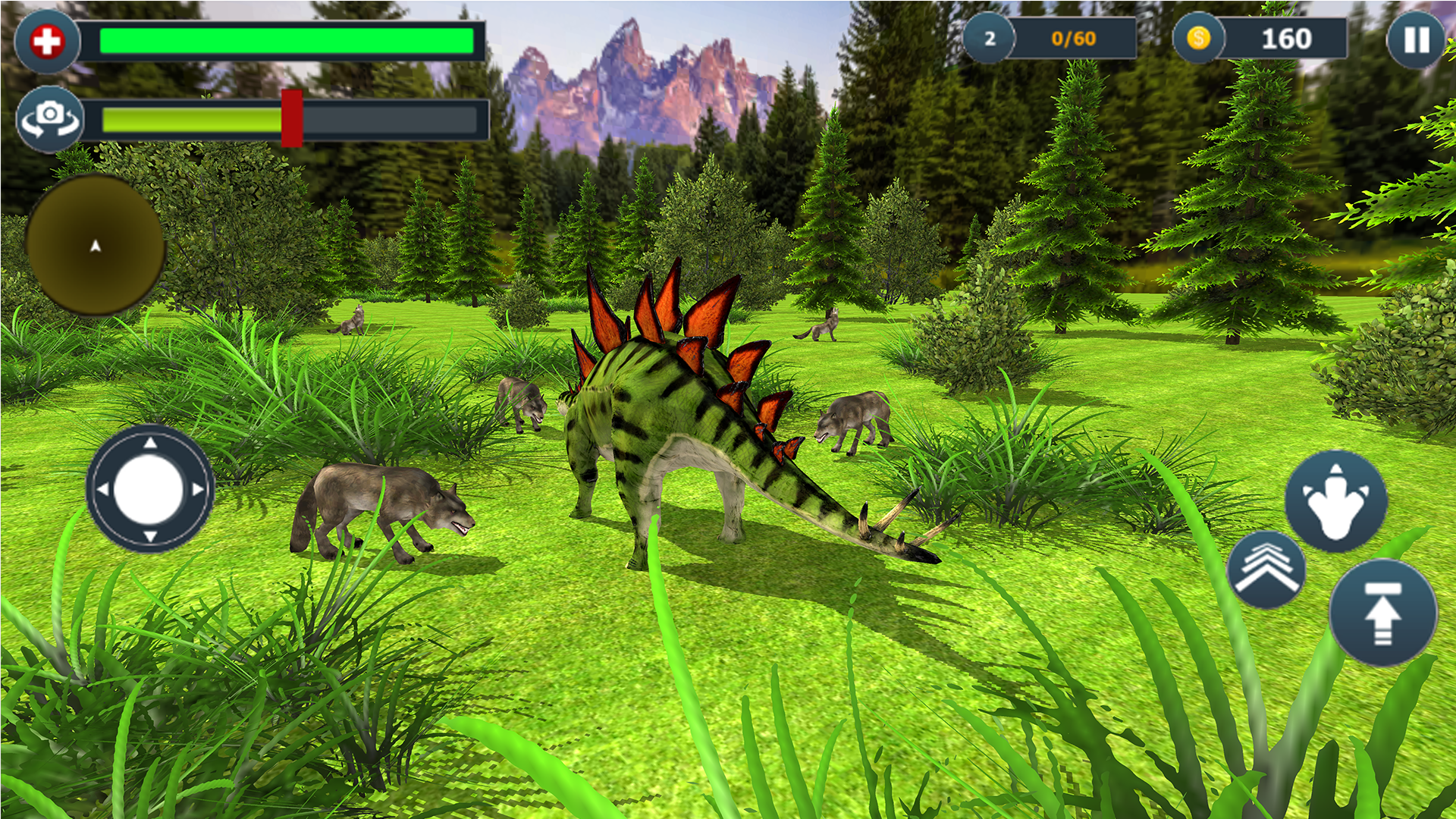Image resolution: width=1456 pixels, height=819 pixels.
Task: Tap the compass arrow in the minimap
Action: [x=94, y=245]
